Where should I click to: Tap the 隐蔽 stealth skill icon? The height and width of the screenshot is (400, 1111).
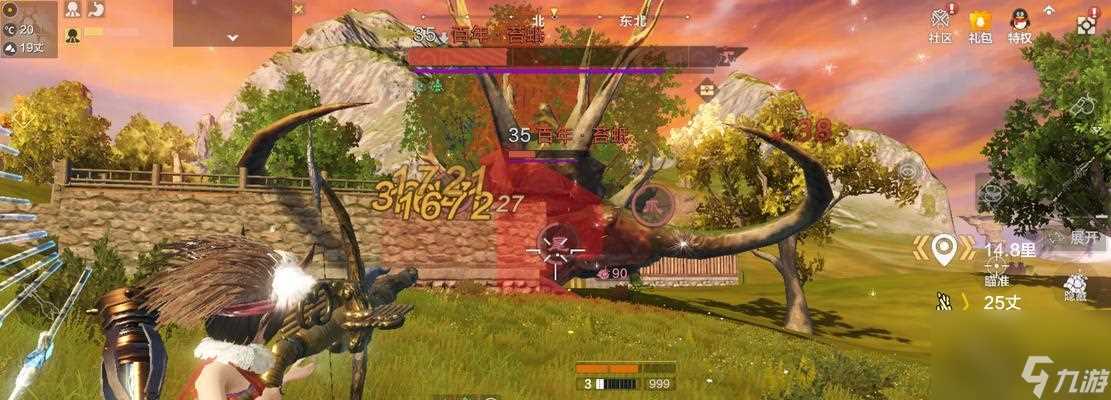tap(1076, 288)
